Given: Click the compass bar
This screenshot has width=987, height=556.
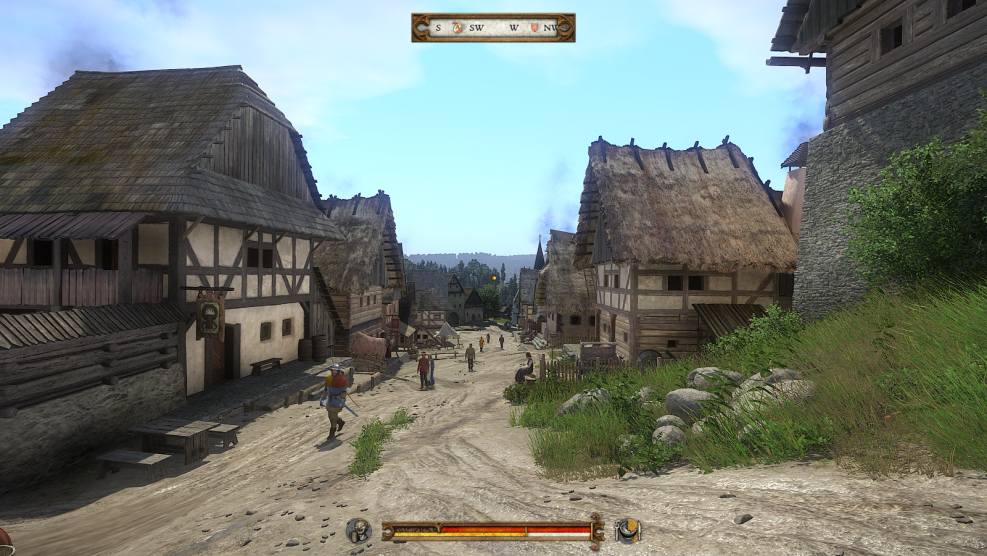Looking at the screenshot, I should point(493,27).
